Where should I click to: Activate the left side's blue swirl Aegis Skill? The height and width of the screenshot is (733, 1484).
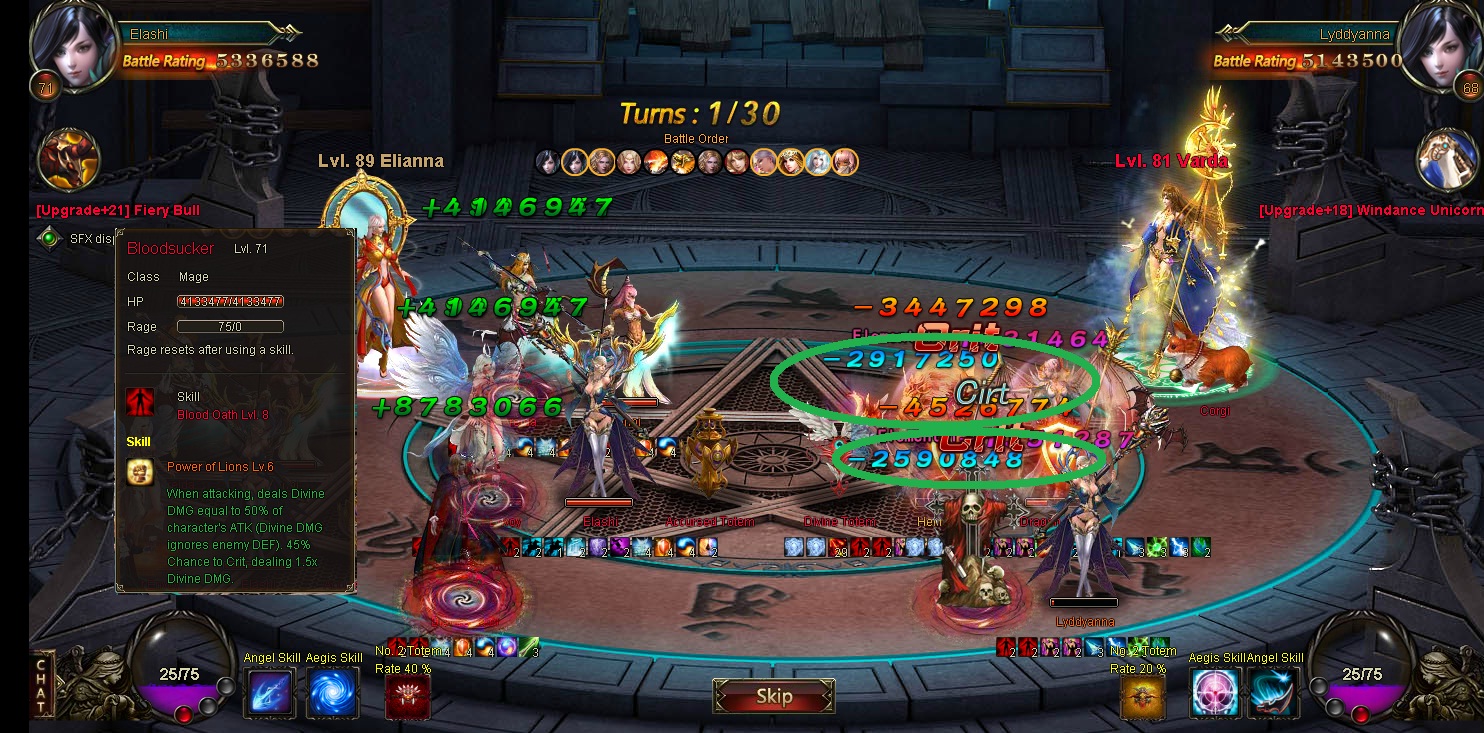332,692
